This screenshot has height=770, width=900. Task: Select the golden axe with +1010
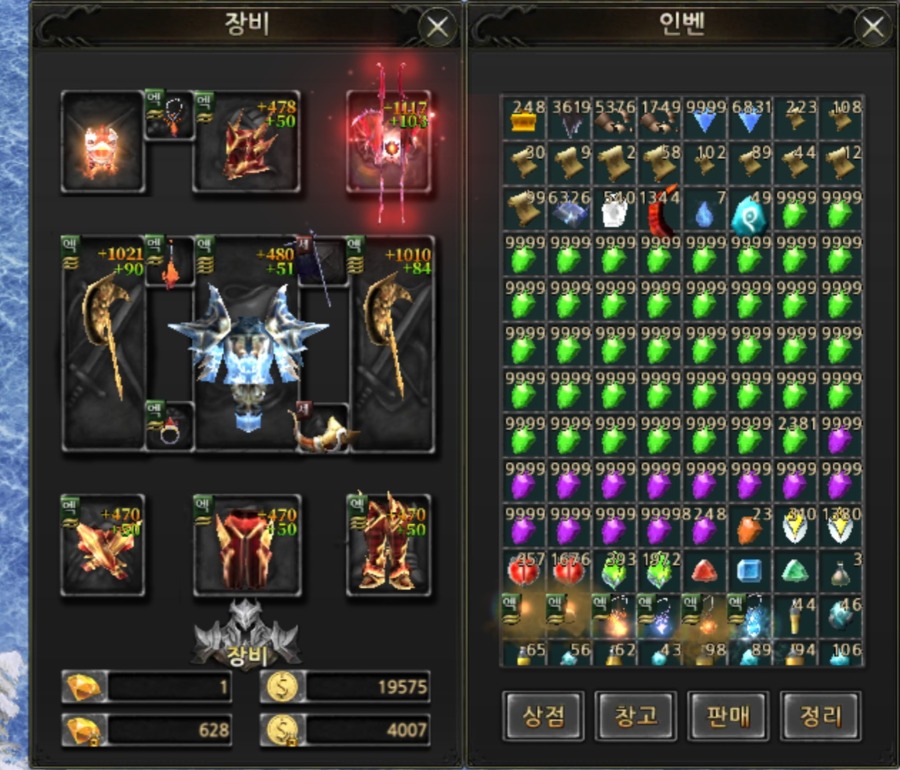(x=391, y=343)
